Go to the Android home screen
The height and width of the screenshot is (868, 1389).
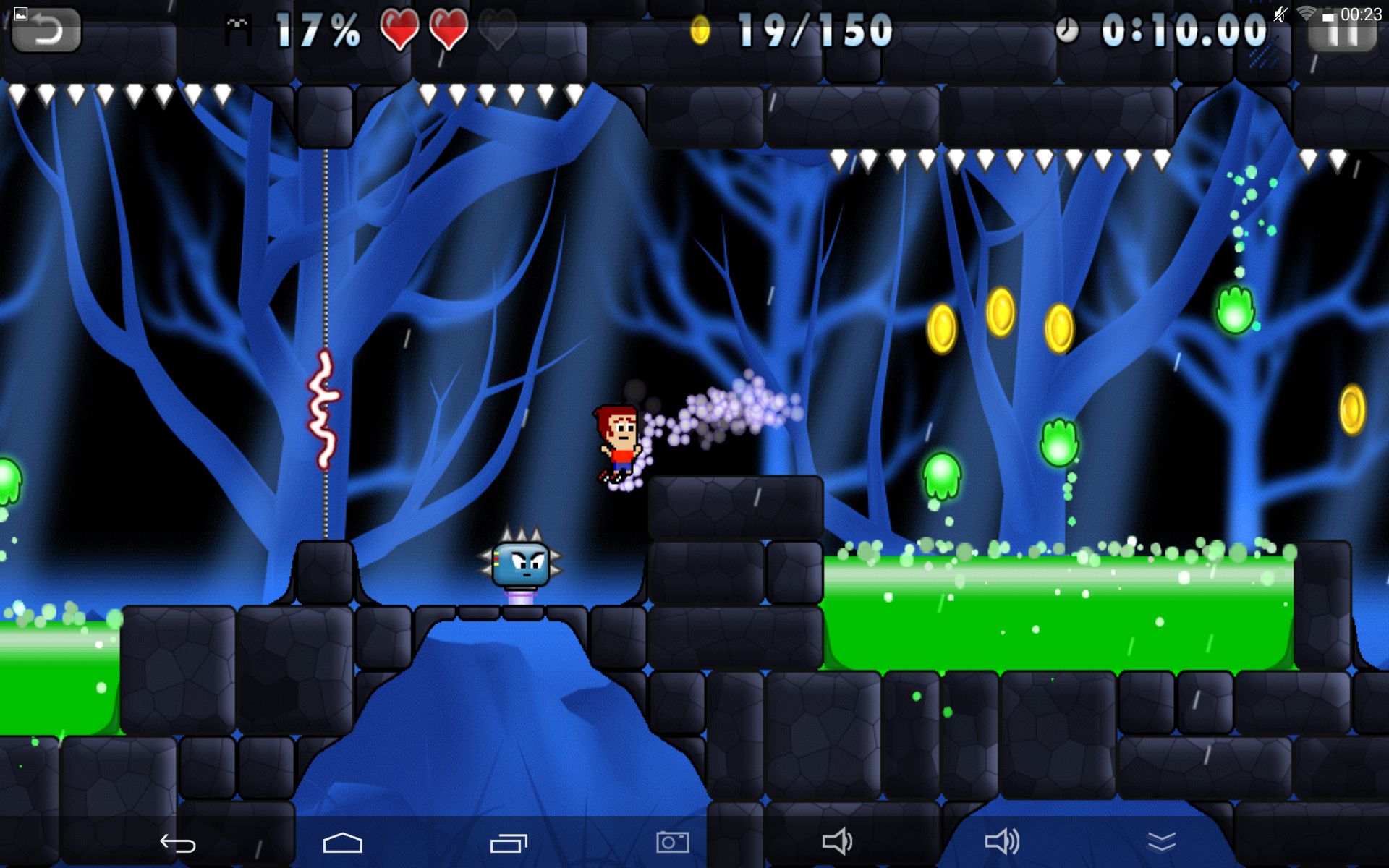[x=342, y=843]
